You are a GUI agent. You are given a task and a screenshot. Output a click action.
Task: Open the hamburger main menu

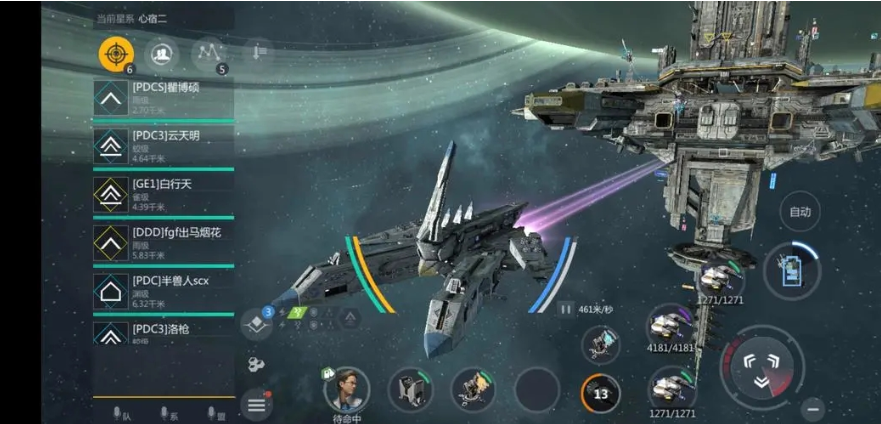[257, 405]
